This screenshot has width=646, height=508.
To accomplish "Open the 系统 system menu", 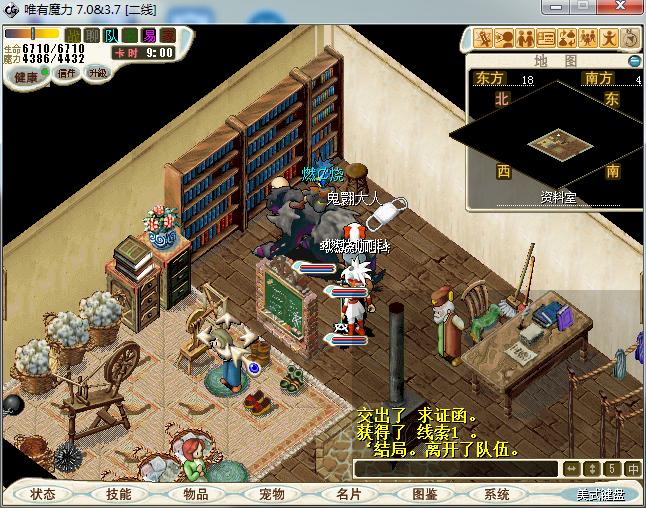I will coord(497,494).
